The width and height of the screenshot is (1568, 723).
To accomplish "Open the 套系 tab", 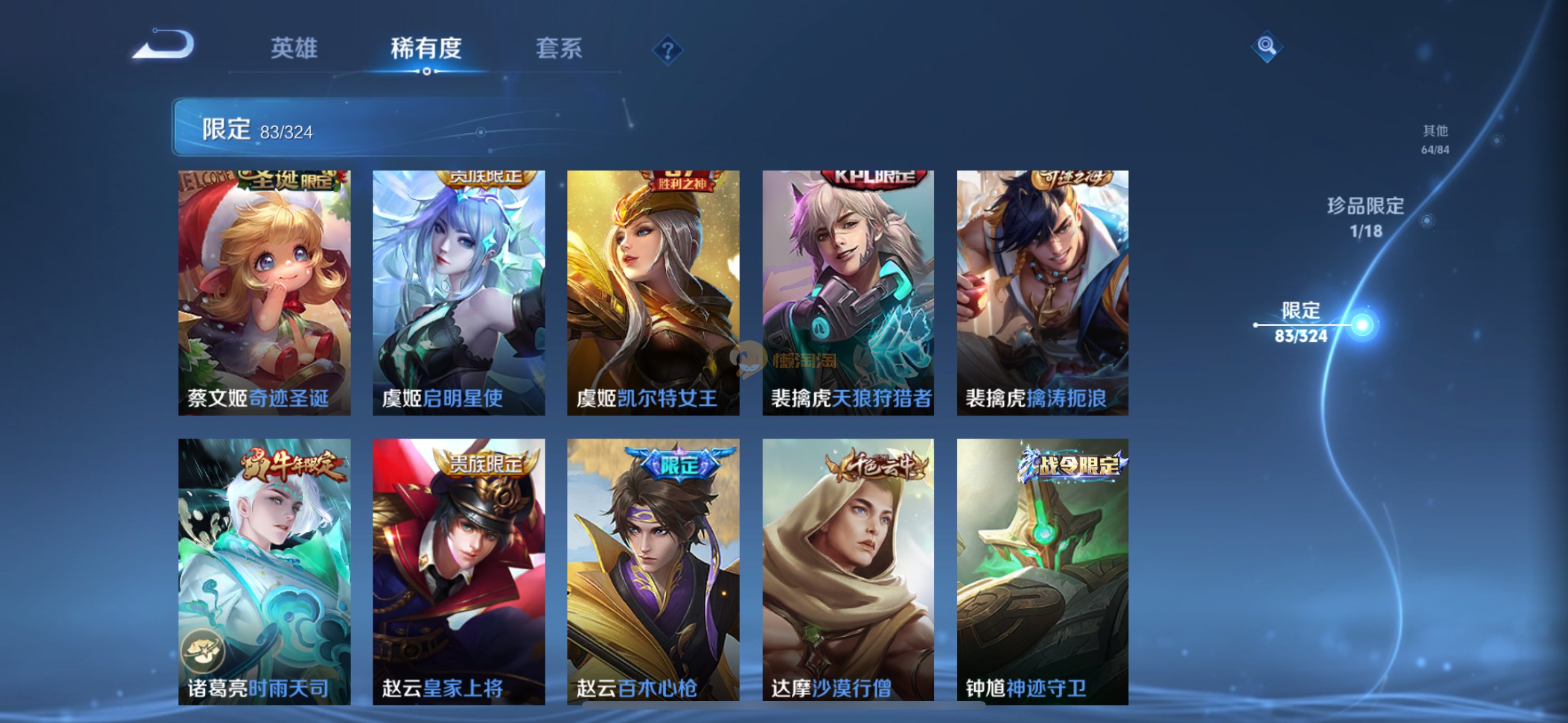I will [558, 48].
